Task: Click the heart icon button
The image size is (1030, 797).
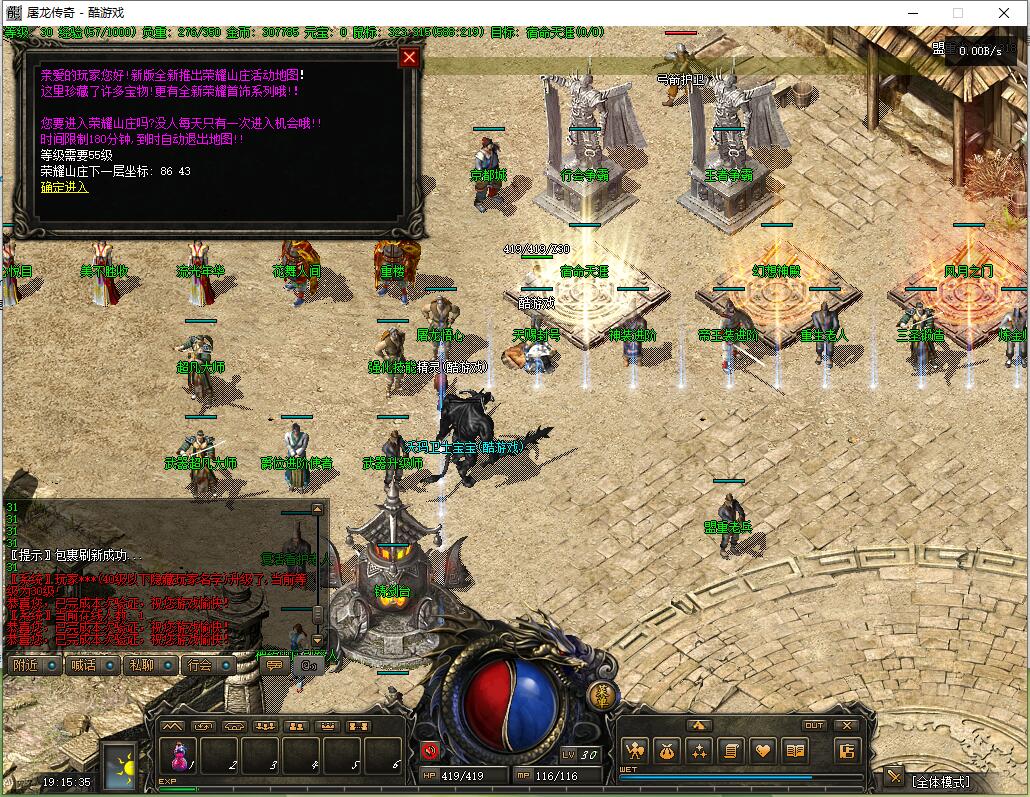Action: coord(764,750)
